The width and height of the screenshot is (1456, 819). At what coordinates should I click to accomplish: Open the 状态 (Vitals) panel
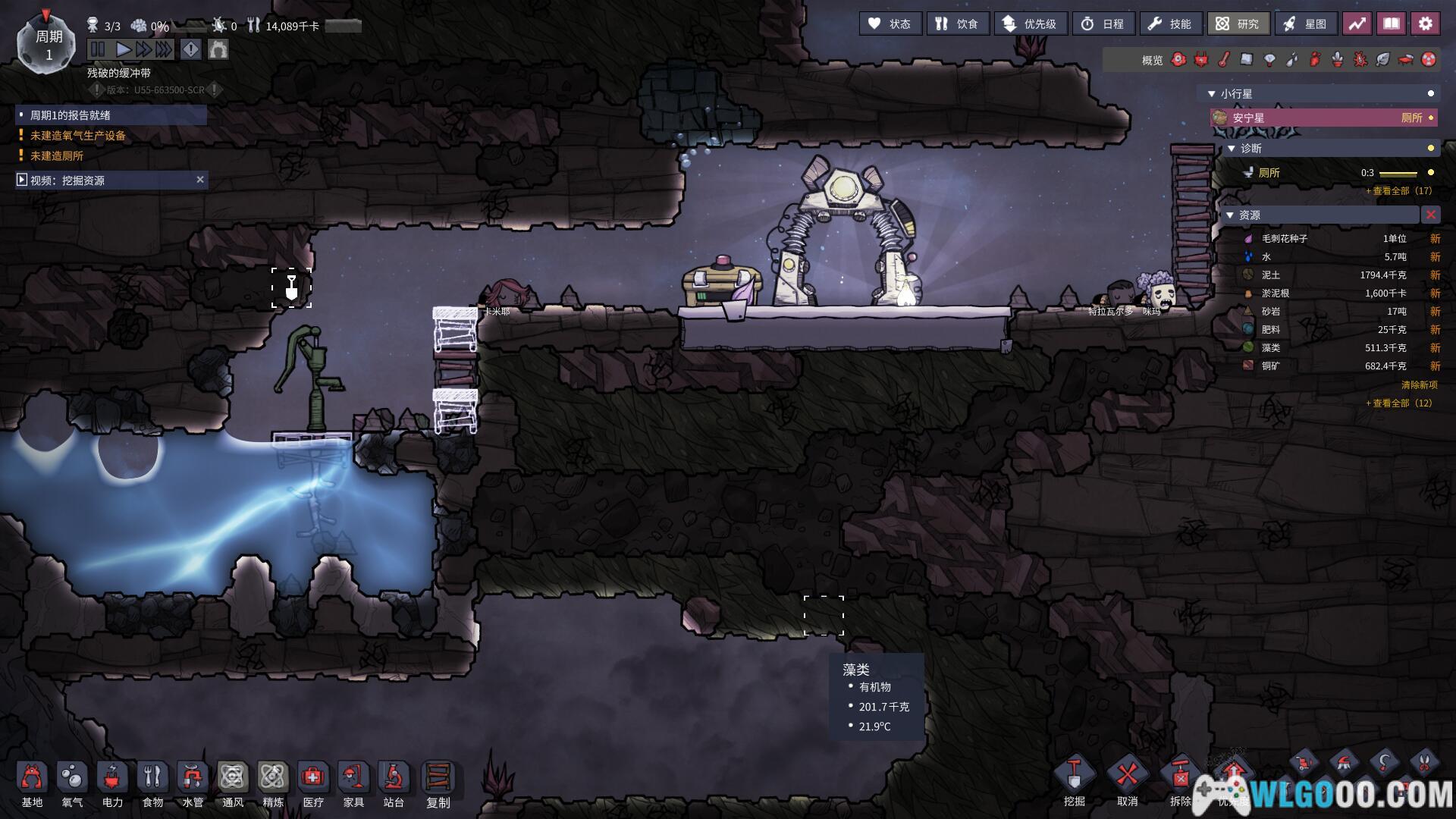pyautogui.click(x=890, y=24)
